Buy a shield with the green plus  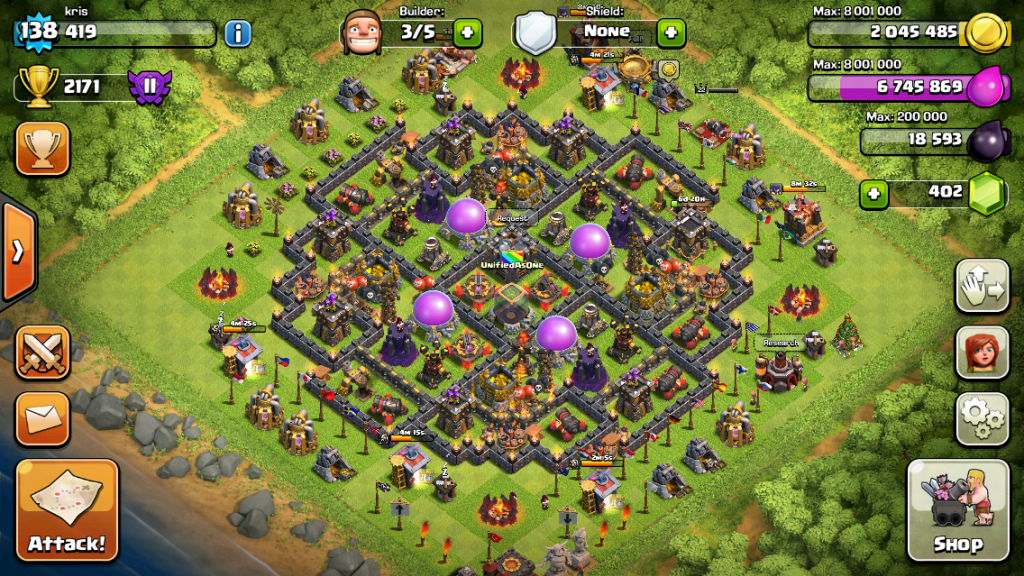670,32
